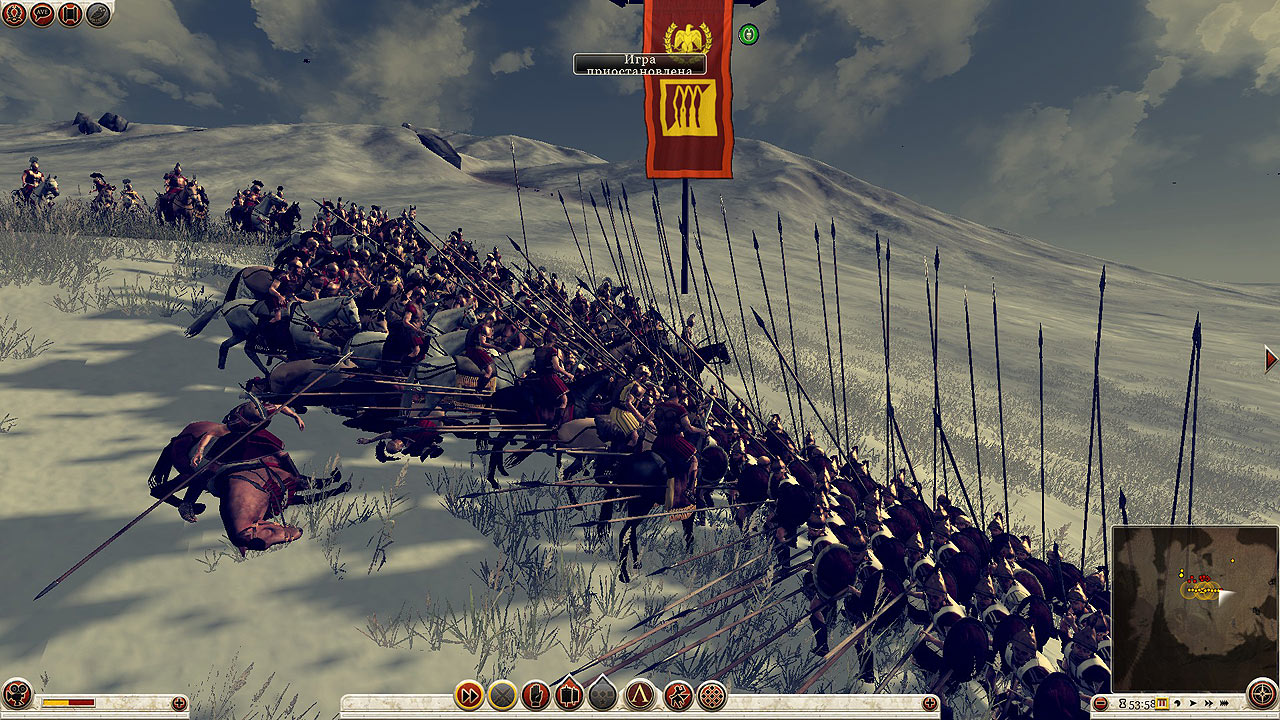
Task: Open the grey formations drop button
Action: [x=602, y=694]
